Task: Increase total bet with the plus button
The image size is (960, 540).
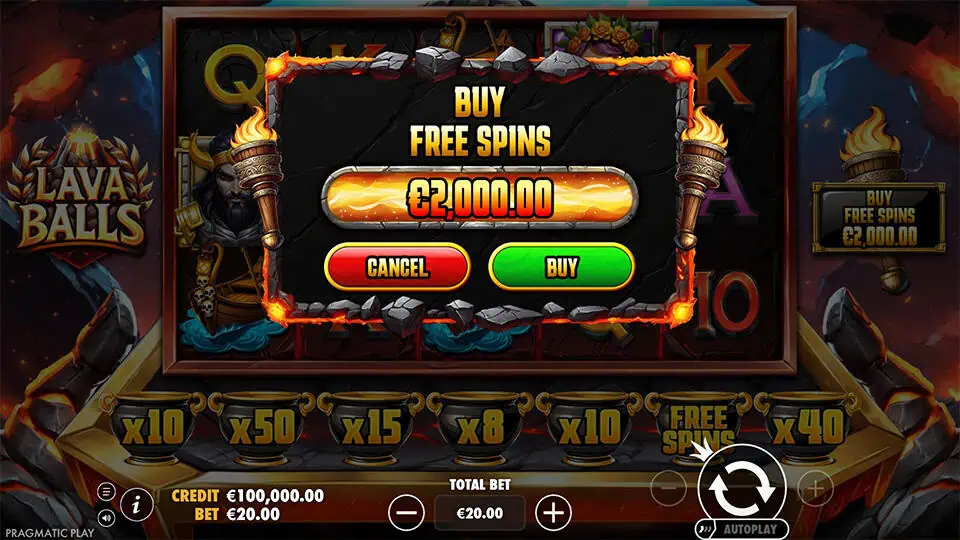Action: point(553,513)
